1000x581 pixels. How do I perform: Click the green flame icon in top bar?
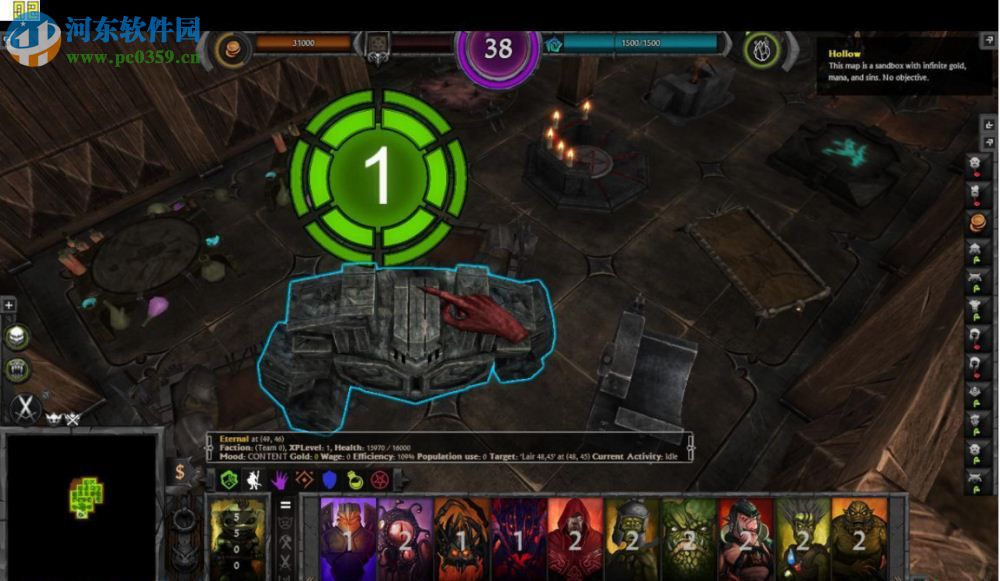pyautogui.click(x=763, y=48)
